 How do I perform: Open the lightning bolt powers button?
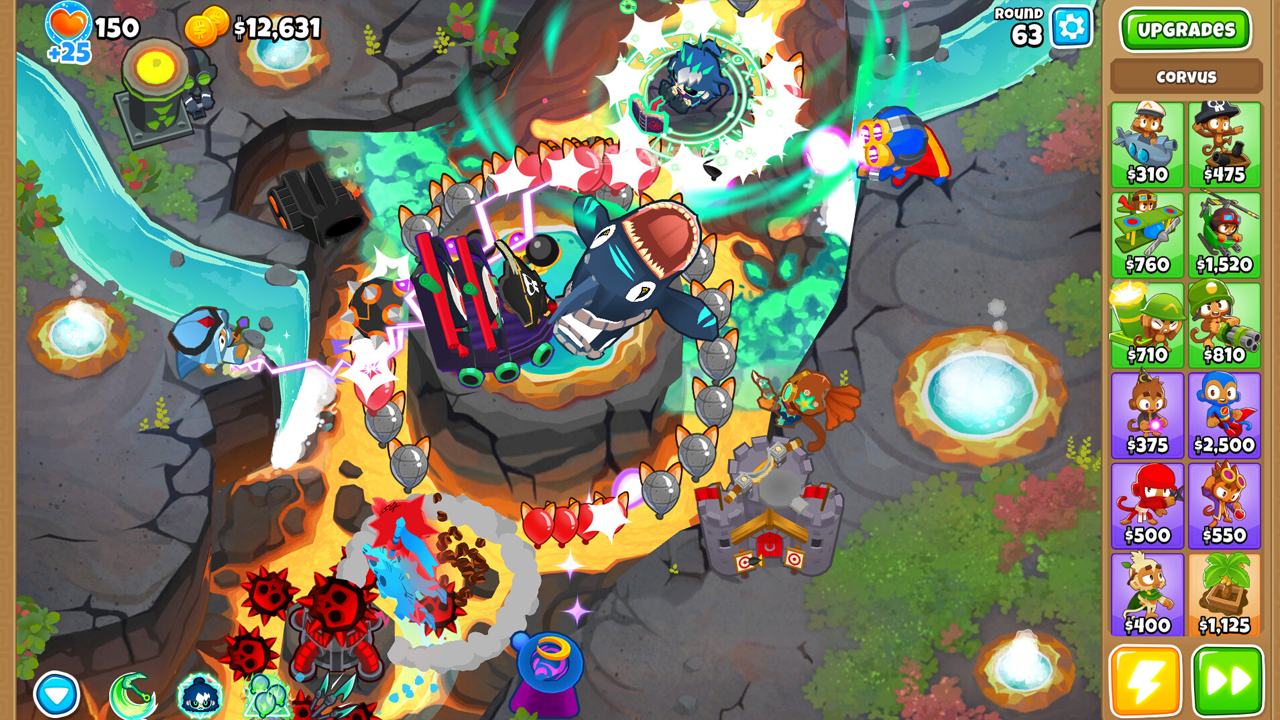pos(1145,681)
